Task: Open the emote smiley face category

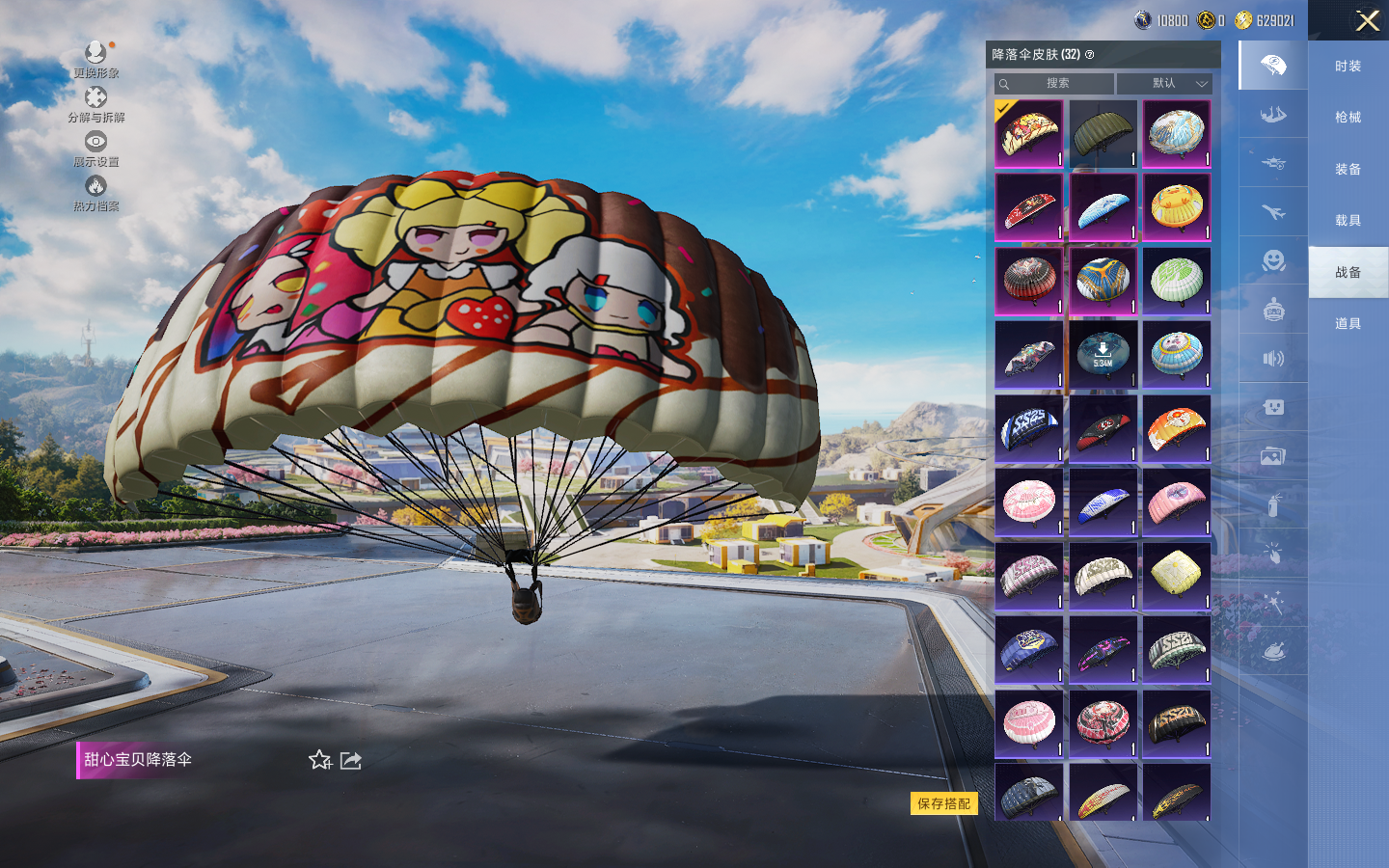Action: [1273, 260]
